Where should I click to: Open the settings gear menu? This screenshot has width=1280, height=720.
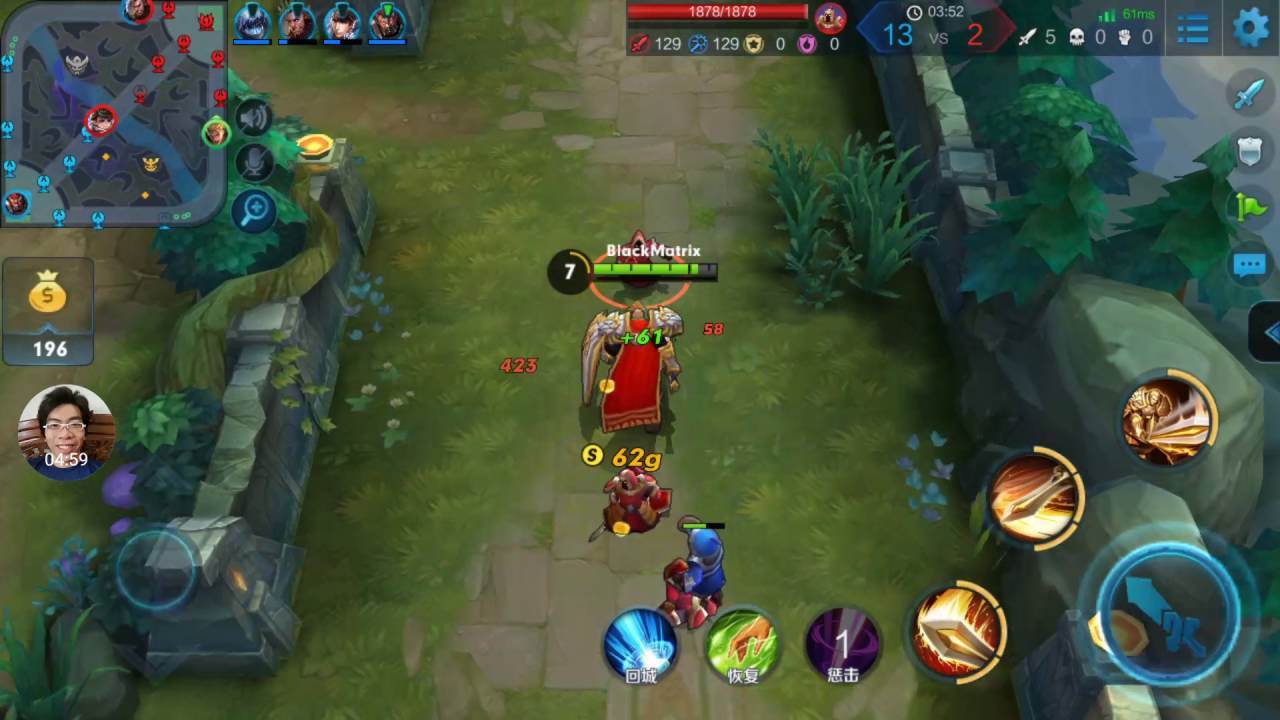[1250, 27]
